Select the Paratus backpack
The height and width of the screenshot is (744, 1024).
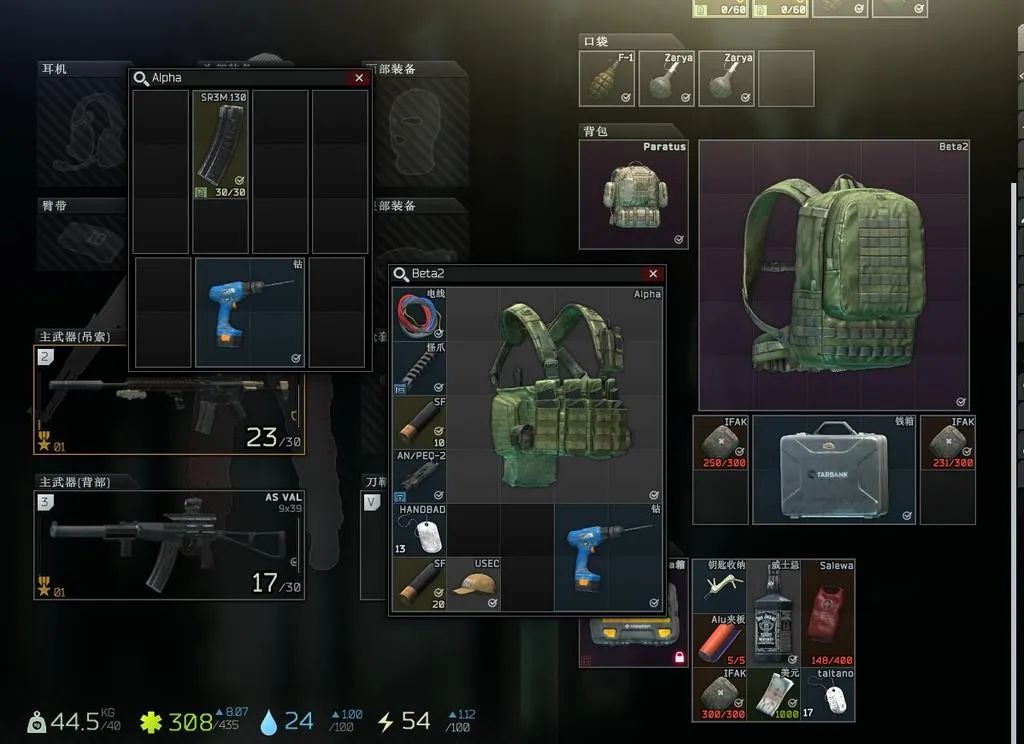[x=633, y=194]
